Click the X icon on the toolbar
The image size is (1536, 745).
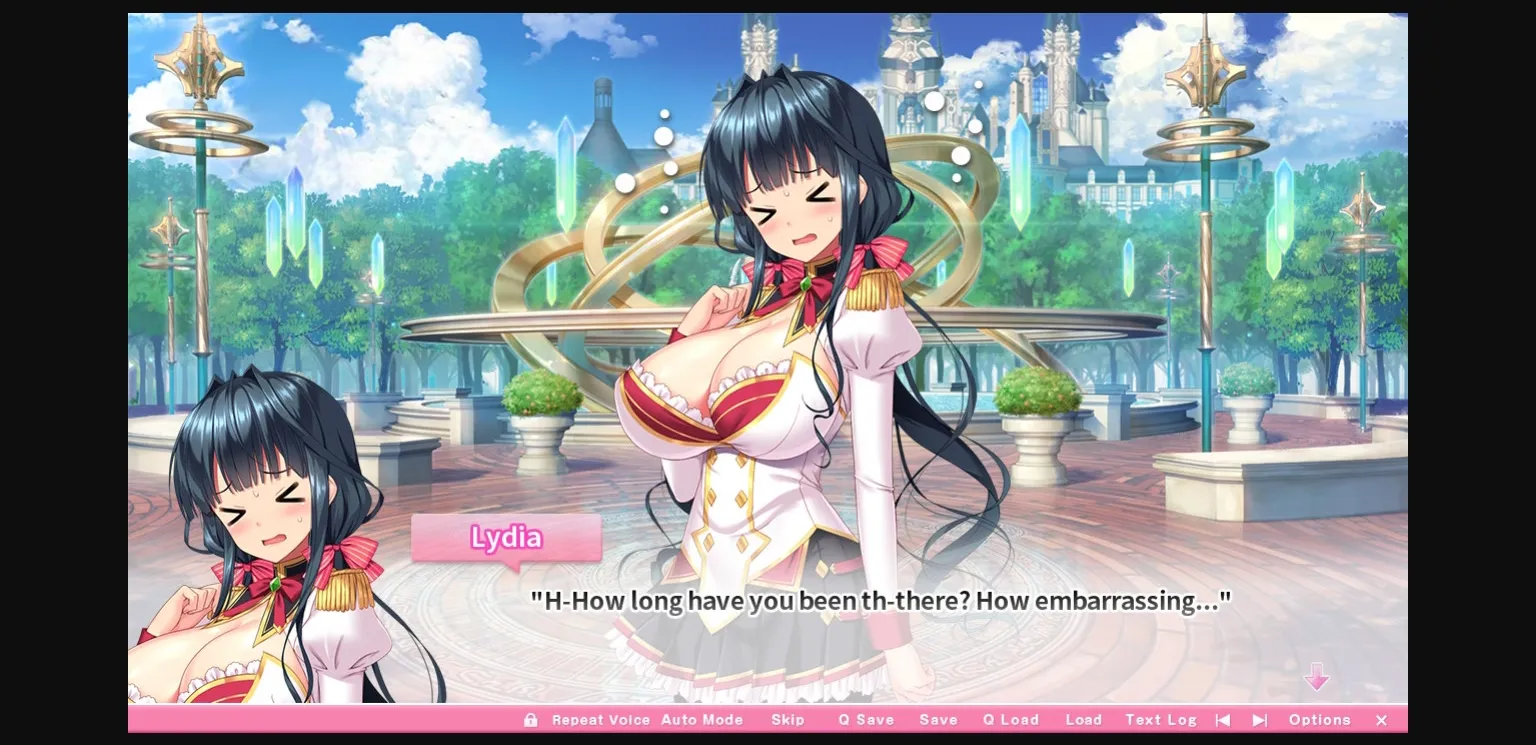[x=1381, y=720]
